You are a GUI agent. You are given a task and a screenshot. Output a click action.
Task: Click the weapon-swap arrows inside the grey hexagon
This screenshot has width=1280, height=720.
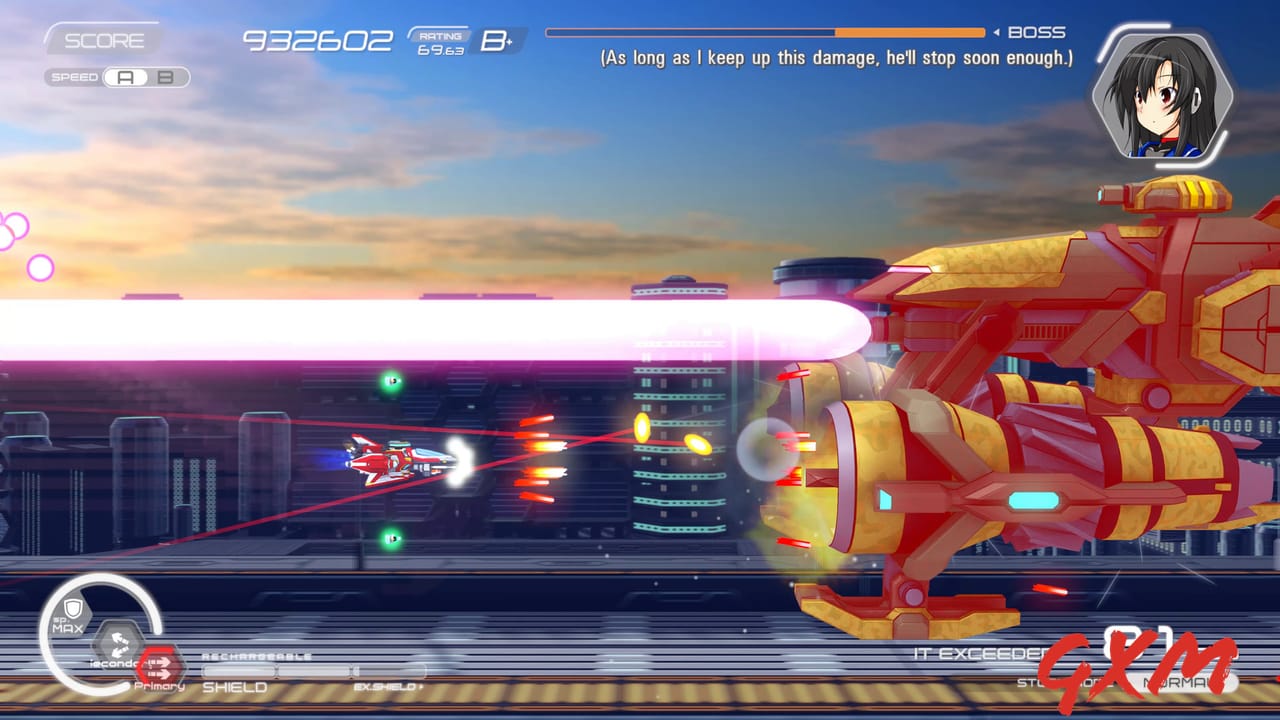click(x=119, y=641)
